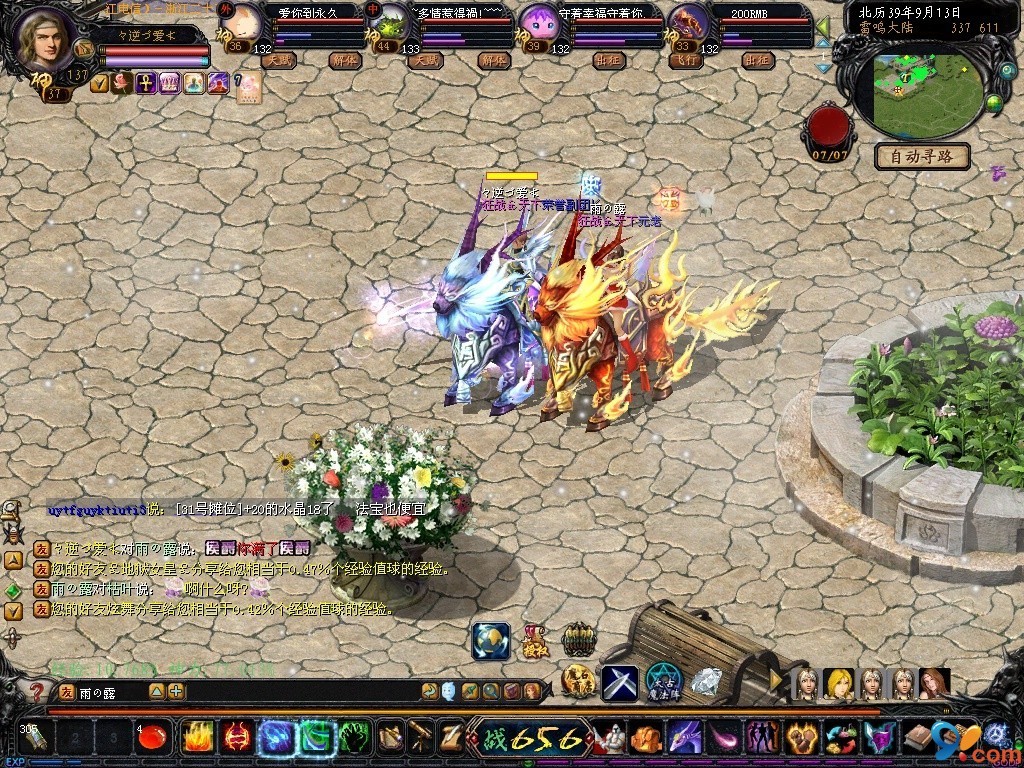The height and width of the screenshot is (768, 1024).
Task: Activate the flame skill in the hotbar
Action: [197, 738]
